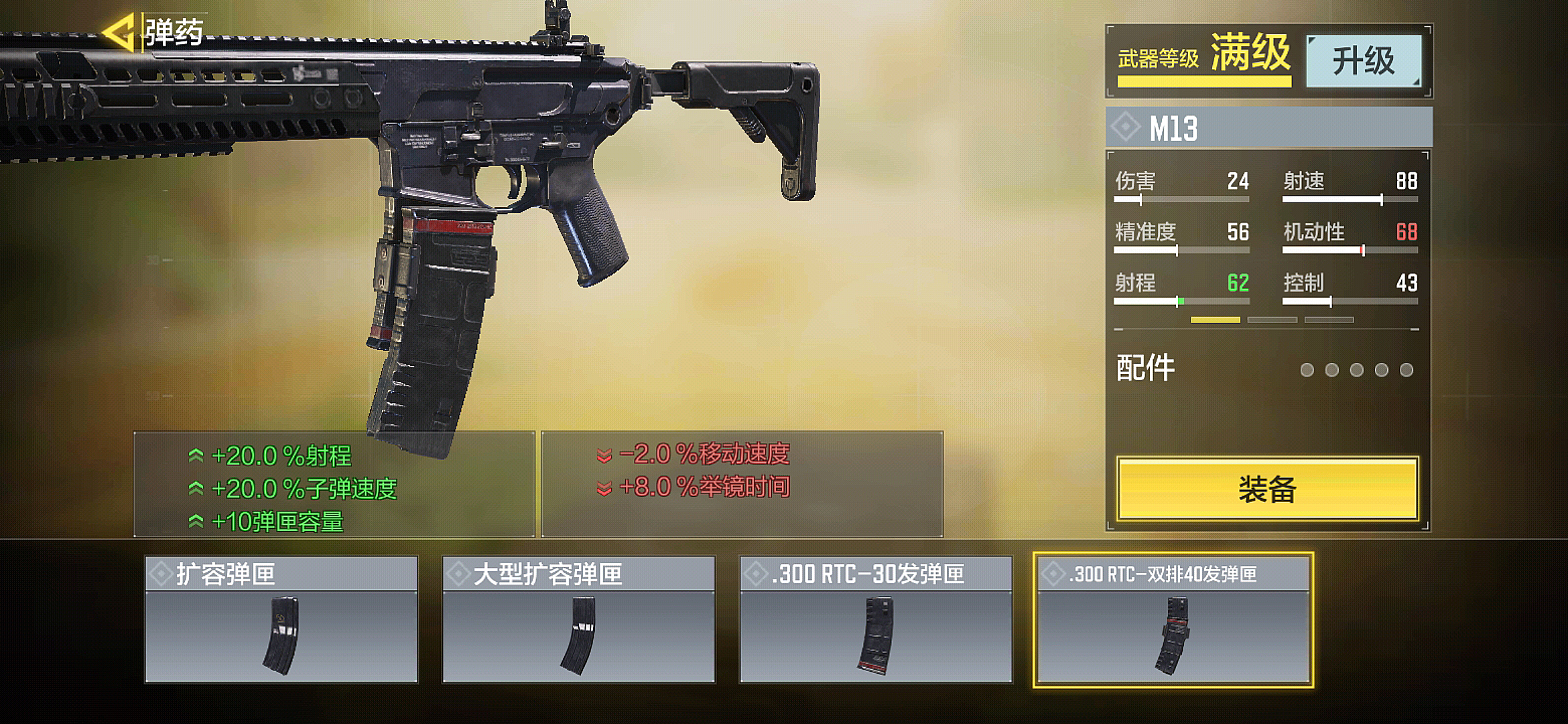
Task: Open the M13 weapon name header
Action: 1268,127
